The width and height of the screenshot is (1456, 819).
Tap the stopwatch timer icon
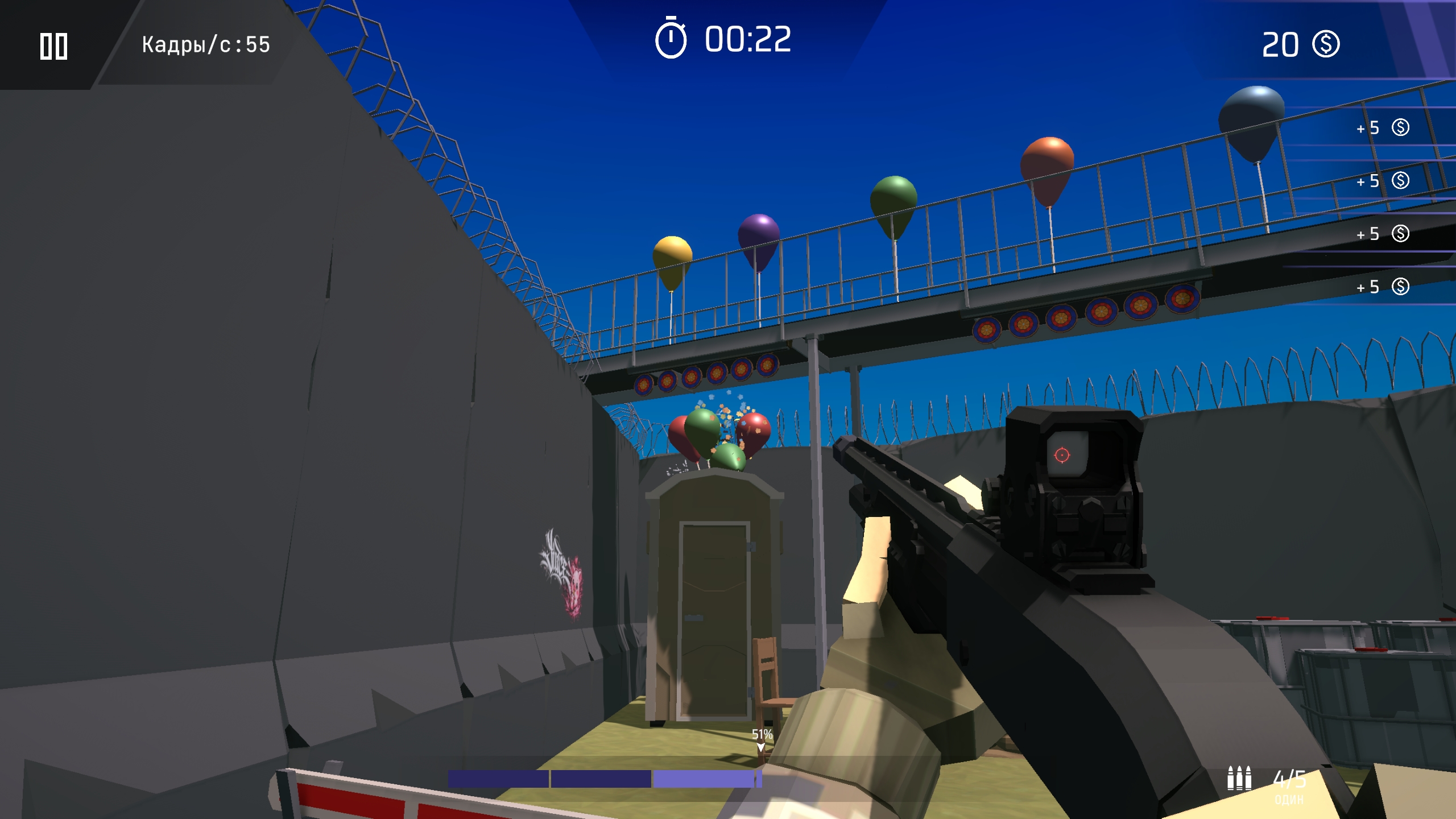[670, 39]
